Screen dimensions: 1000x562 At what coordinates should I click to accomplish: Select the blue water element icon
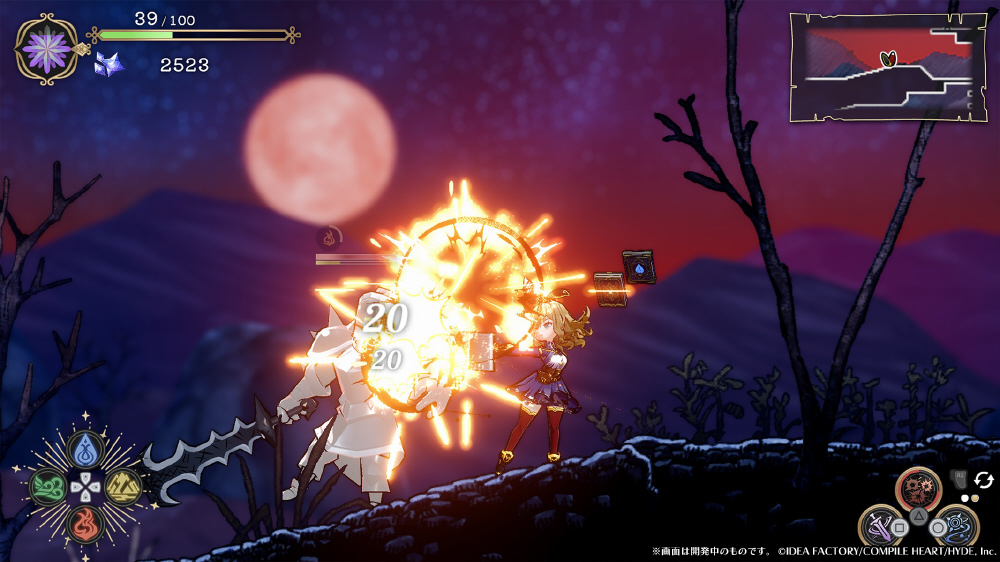click(84, 449)
